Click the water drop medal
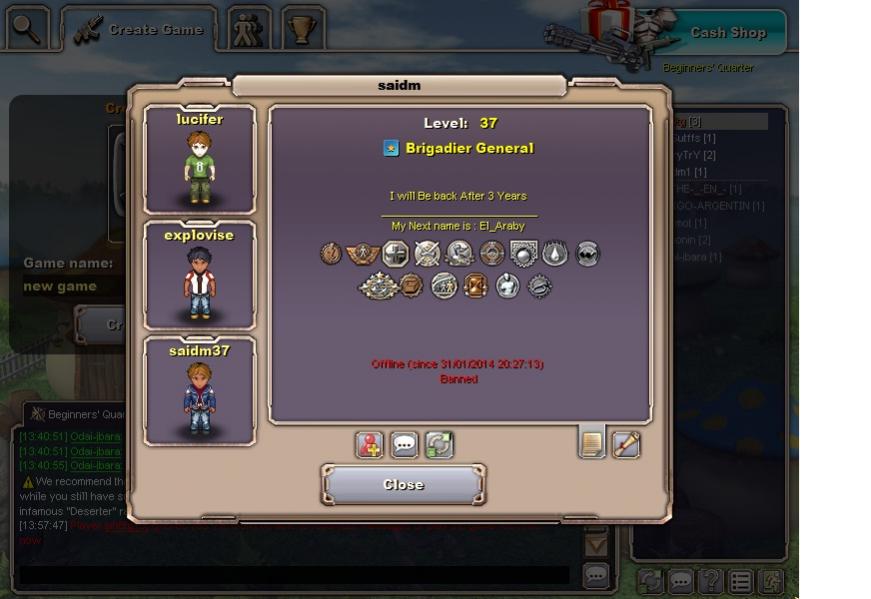 pyautogui.click(x=555, y=254)
